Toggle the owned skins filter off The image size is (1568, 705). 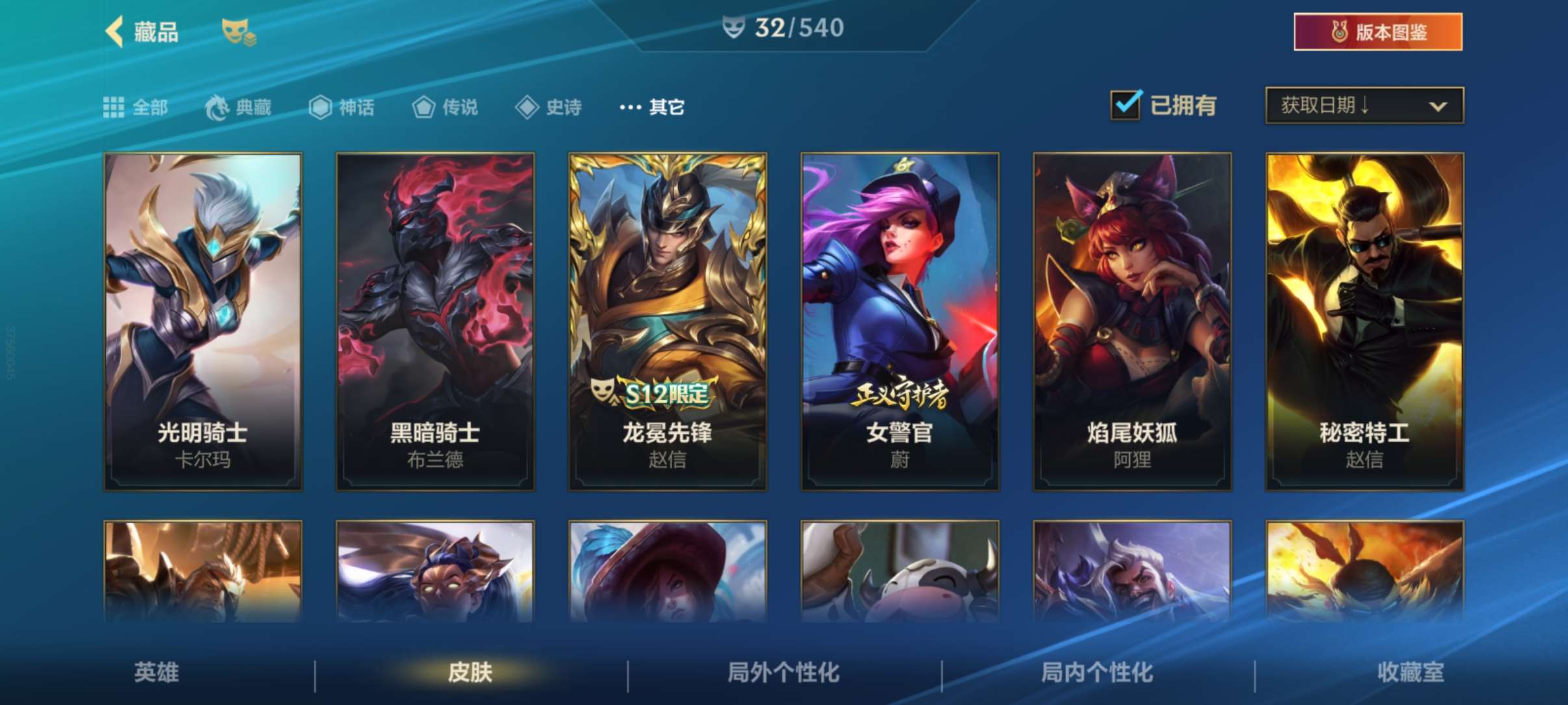point(1125,104)
